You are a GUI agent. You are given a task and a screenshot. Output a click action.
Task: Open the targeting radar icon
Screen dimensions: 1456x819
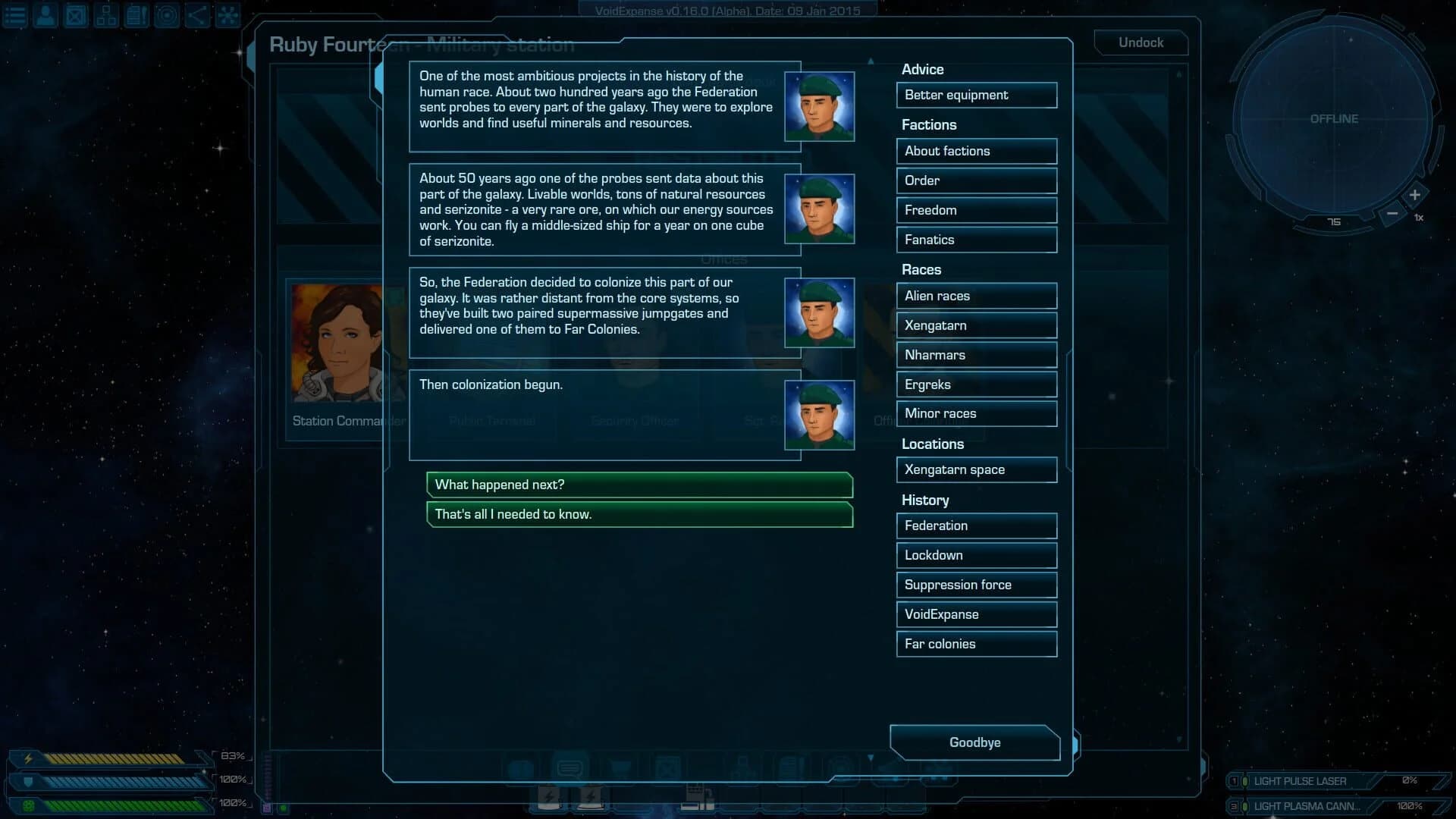(166, 15)
